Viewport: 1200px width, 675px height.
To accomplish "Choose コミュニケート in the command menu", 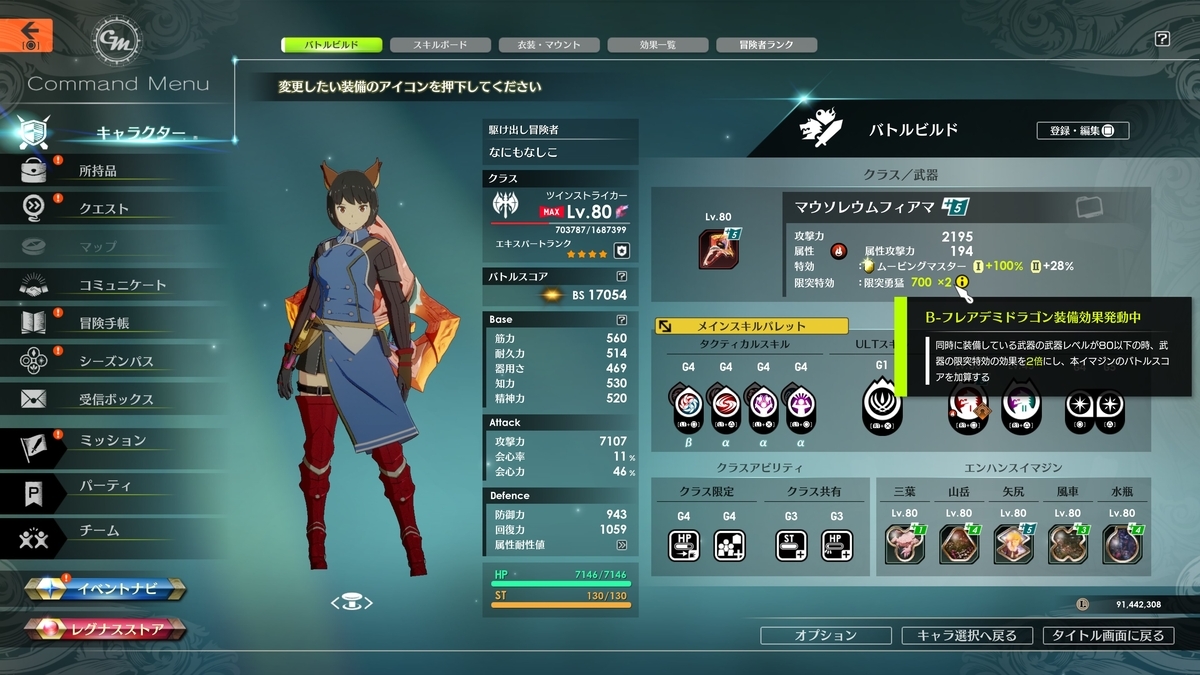I will click(122, 285).
